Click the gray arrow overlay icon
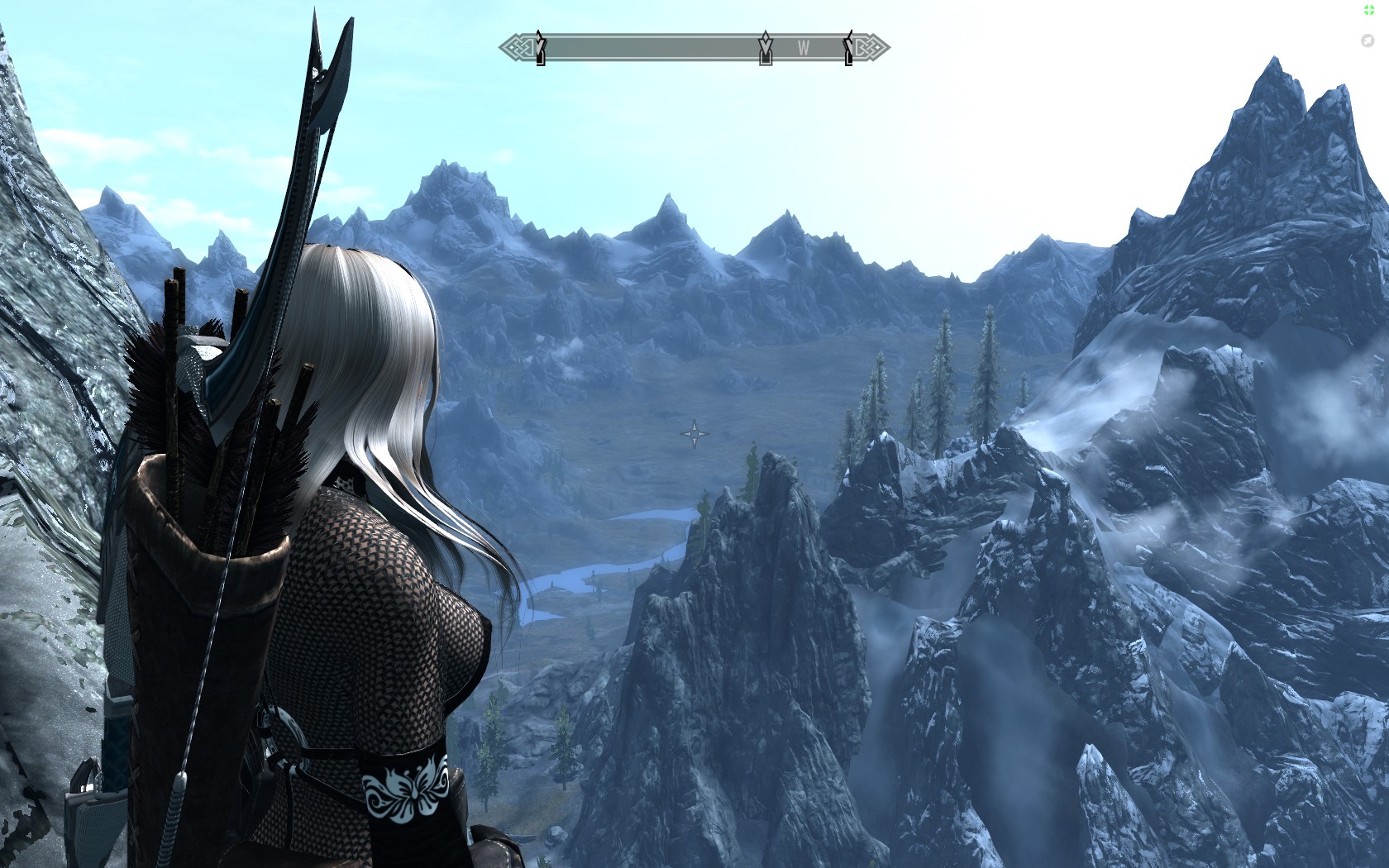The width and height of the screenshot is (1389, 868). tap(1368, 41)
